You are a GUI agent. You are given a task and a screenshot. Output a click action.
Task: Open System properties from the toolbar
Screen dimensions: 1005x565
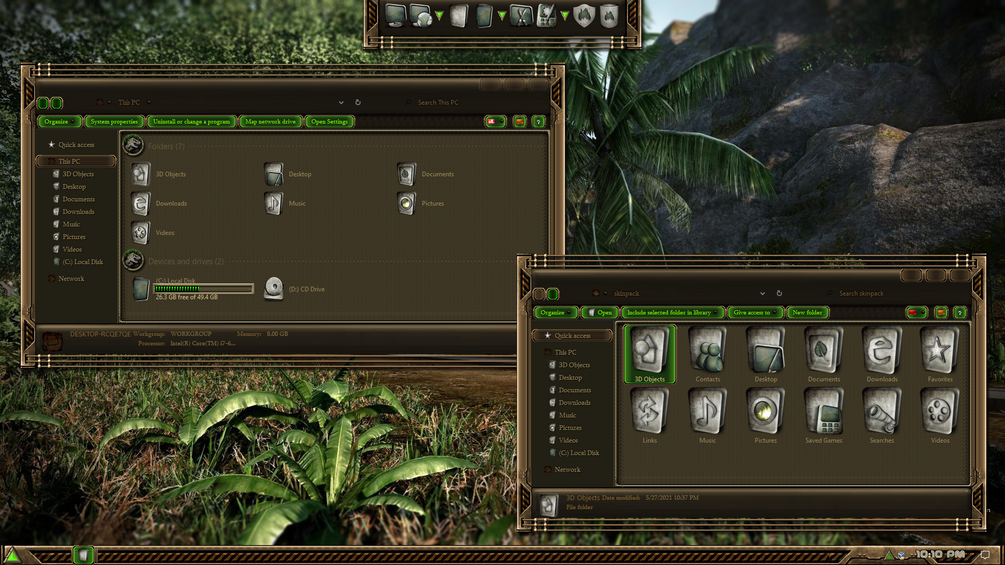[x=113, y=122]
